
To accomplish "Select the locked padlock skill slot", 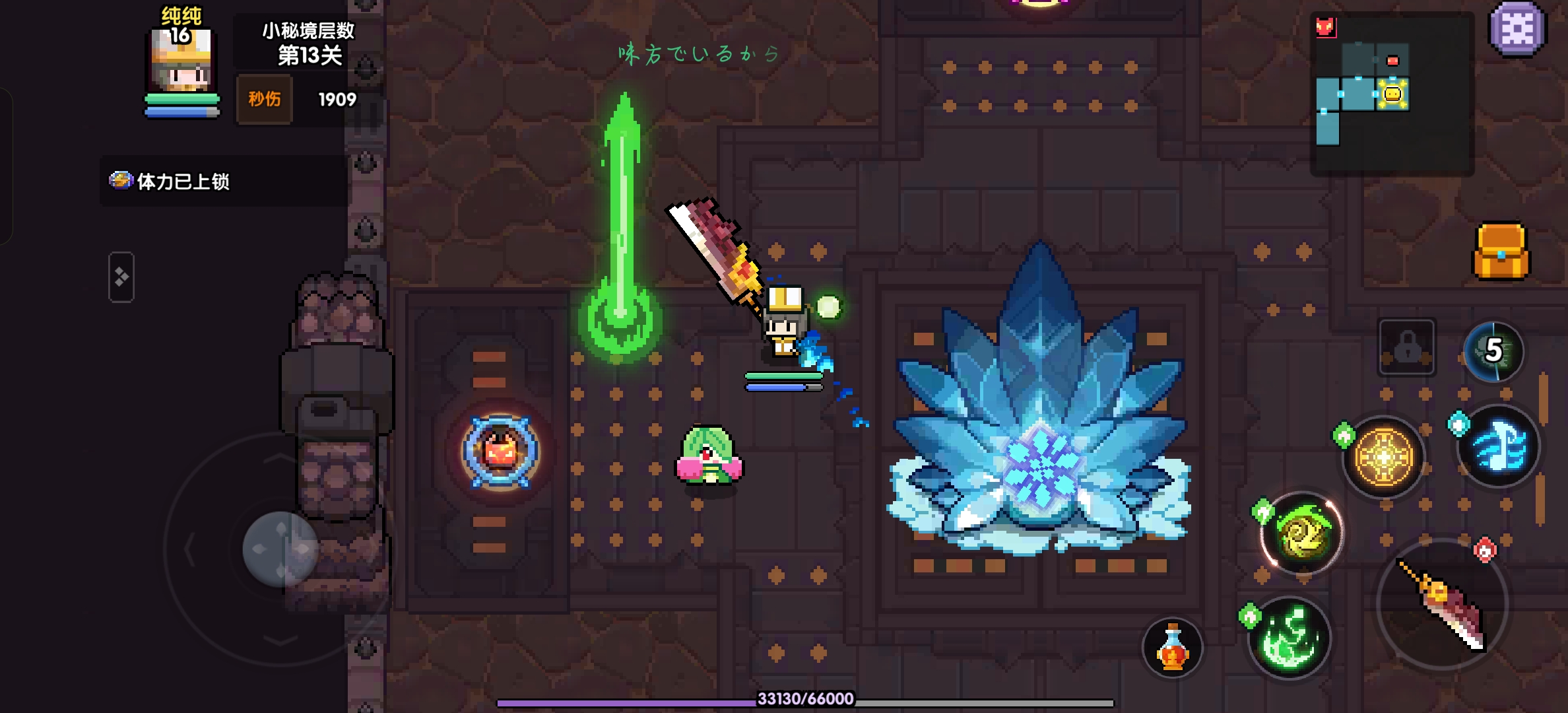I will point(1407,347).
